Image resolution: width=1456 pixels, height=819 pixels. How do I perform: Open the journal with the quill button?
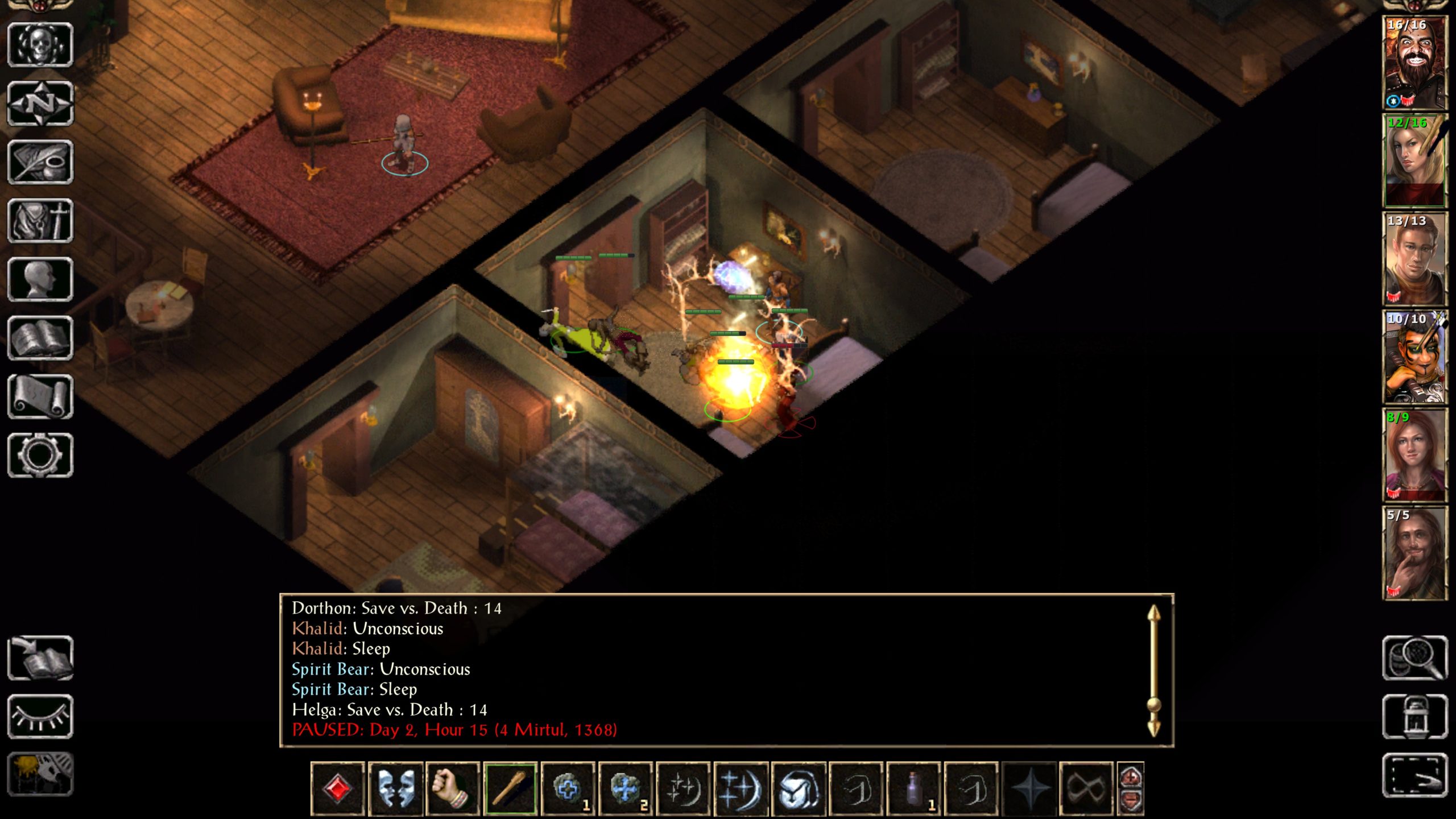coord(40,162)
